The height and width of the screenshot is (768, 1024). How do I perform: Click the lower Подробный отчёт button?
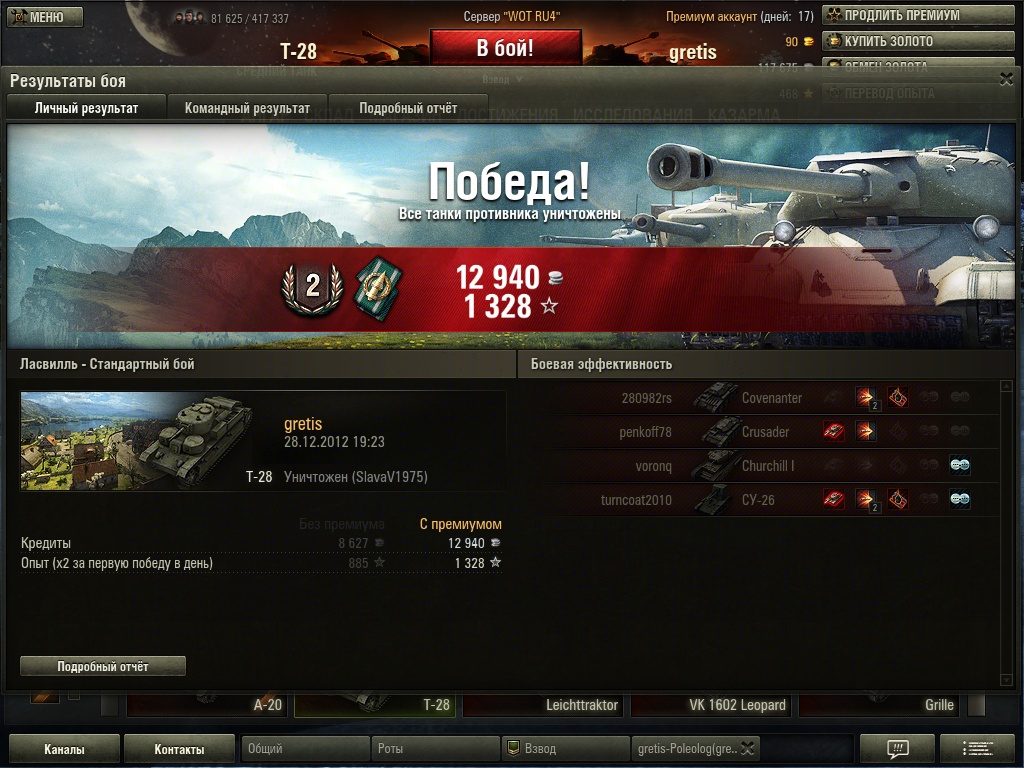[x=103, y=666]
